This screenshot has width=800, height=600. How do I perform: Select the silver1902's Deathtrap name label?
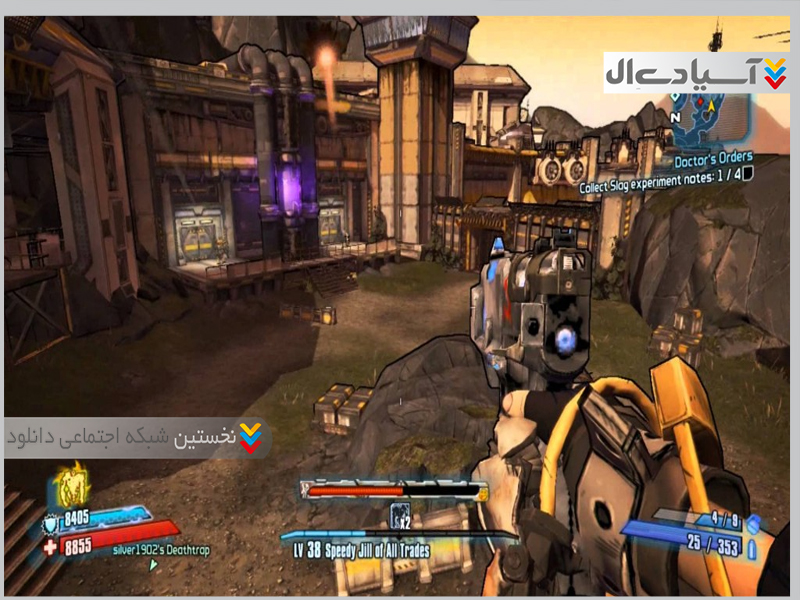pyautogui.click(x=160, y=550)
